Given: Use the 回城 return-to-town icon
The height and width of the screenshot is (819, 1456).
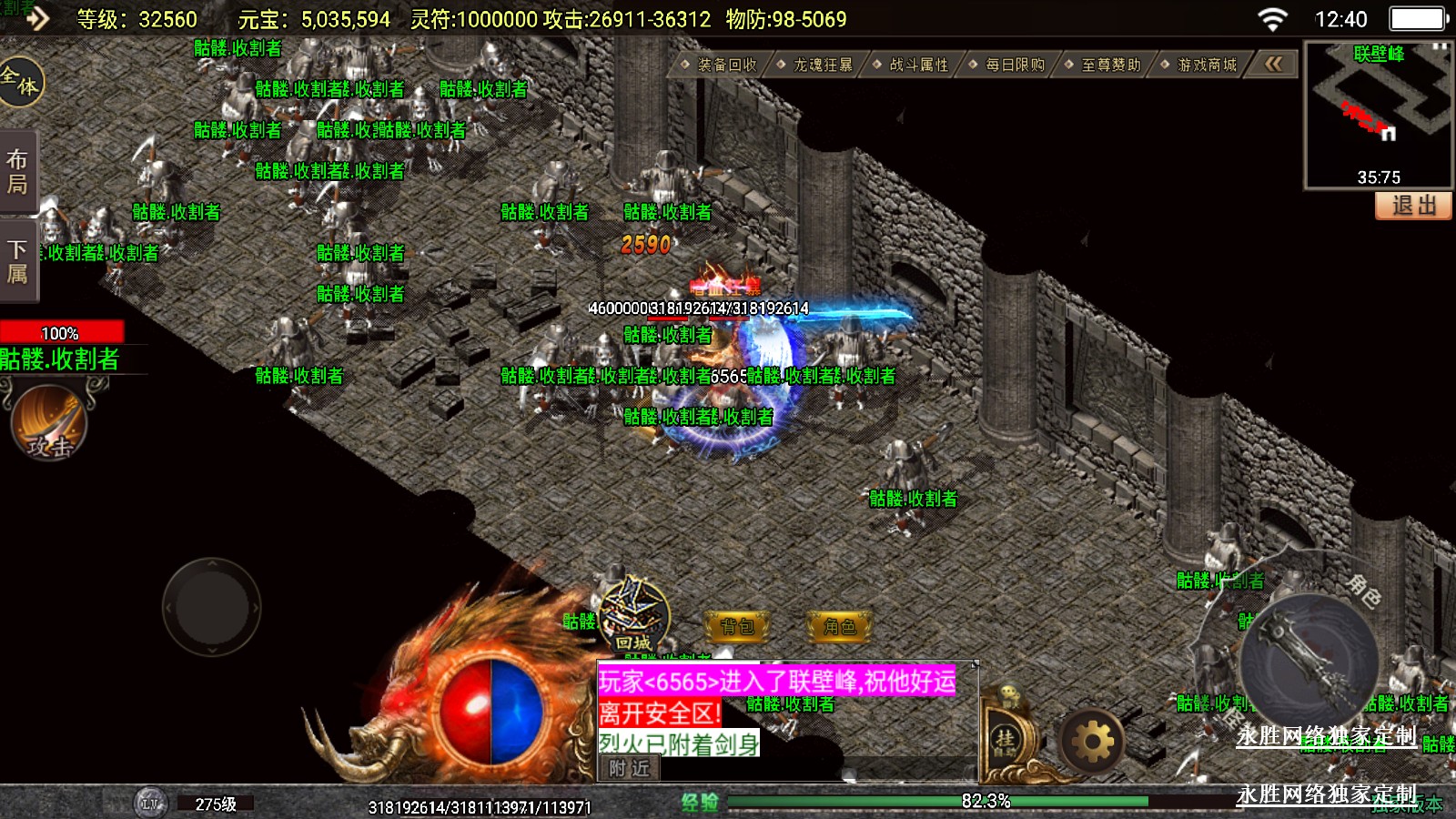Looking at the screenshot, I should (634, 615).
